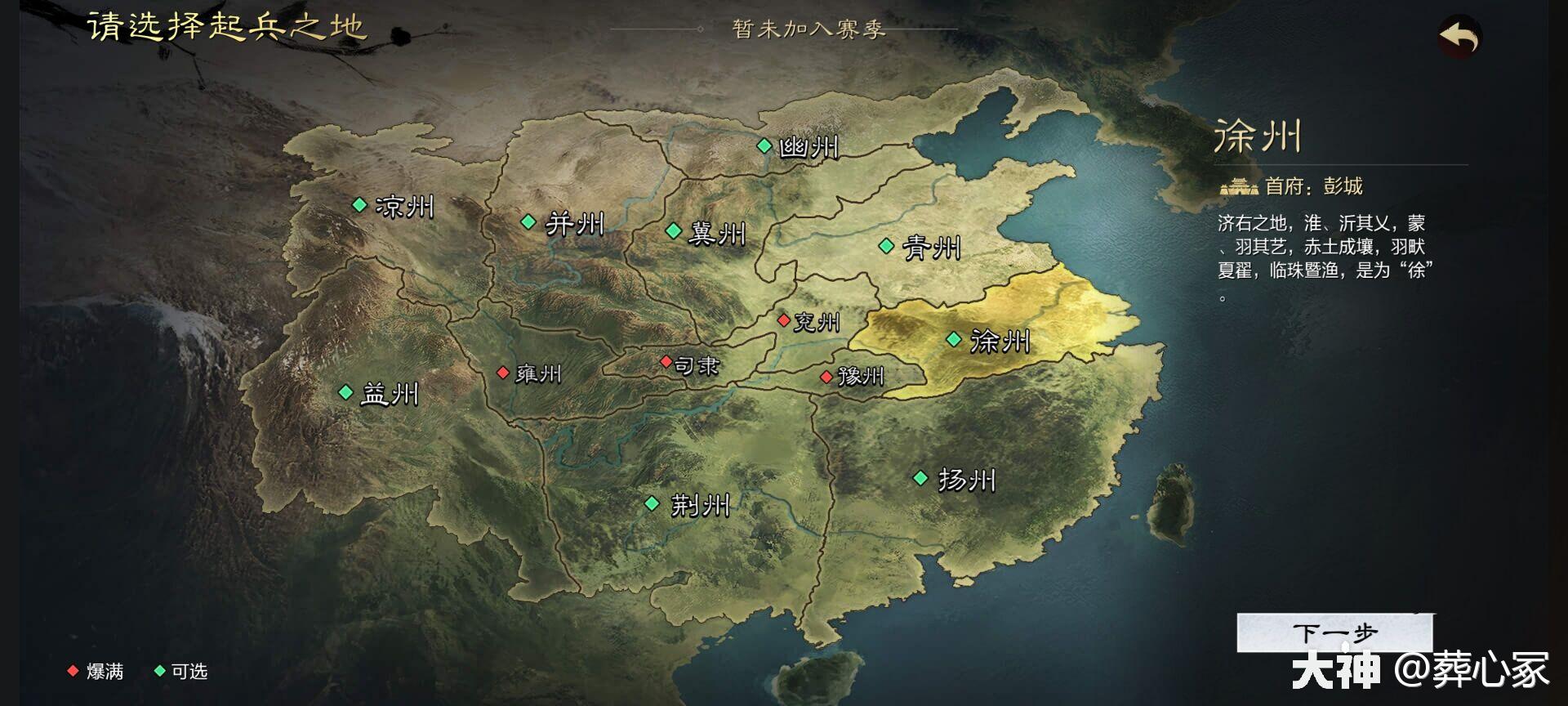Select 凉州 as starting region
This screenshot has width=1568, height=706.
[x=359, y=204]
